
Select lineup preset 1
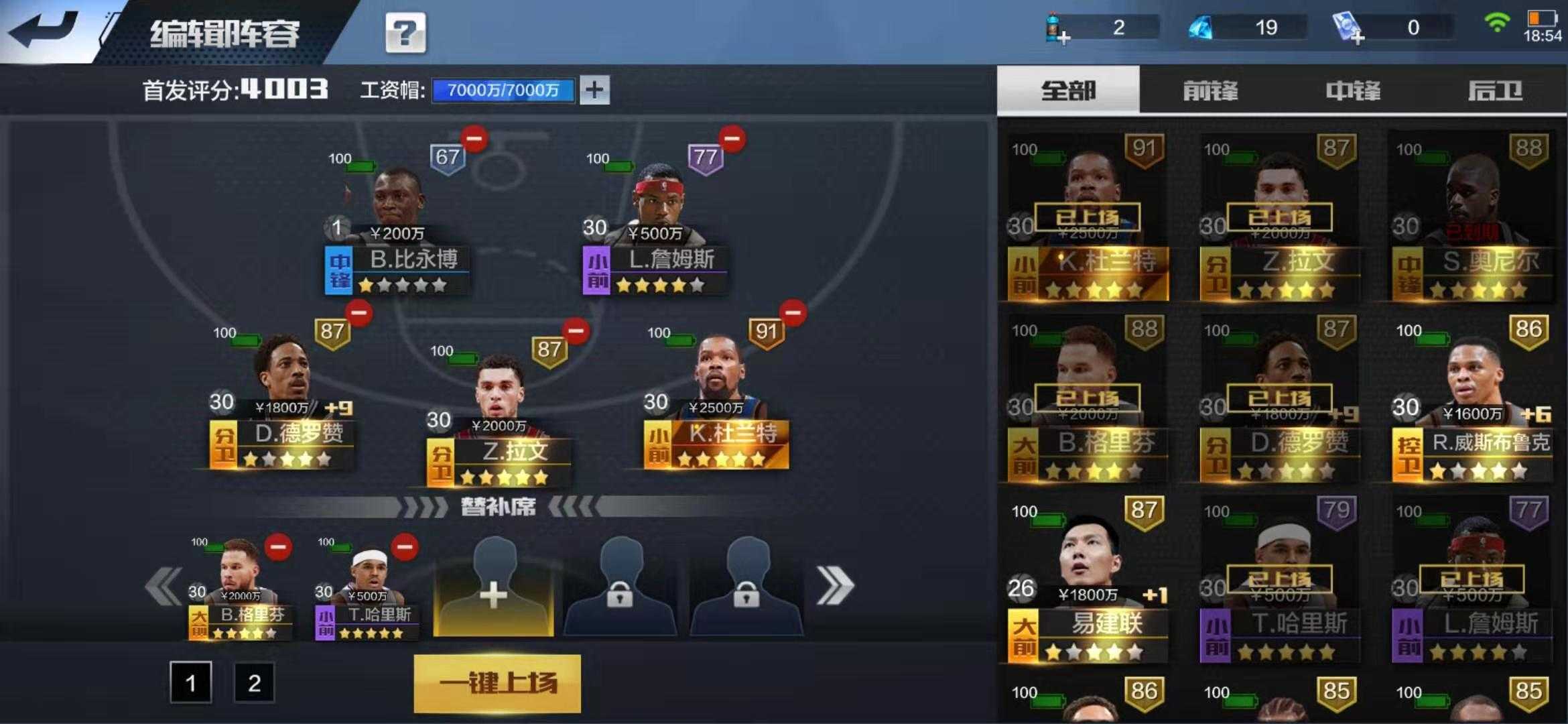pyautogui.click(x=190, y=682)
